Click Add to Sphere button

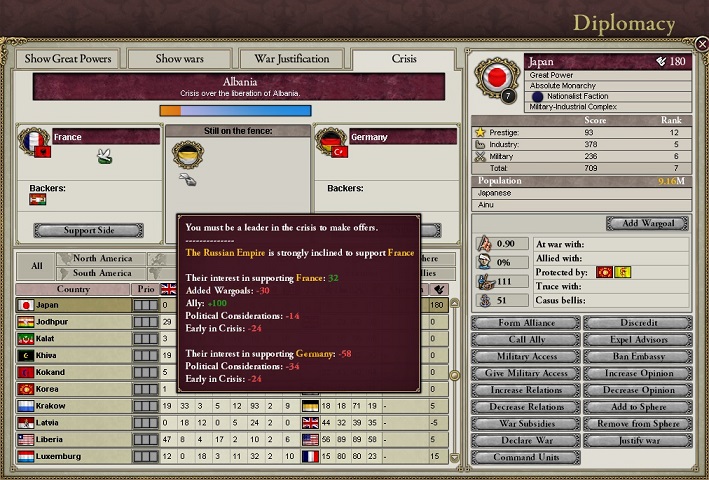(636, 407)
